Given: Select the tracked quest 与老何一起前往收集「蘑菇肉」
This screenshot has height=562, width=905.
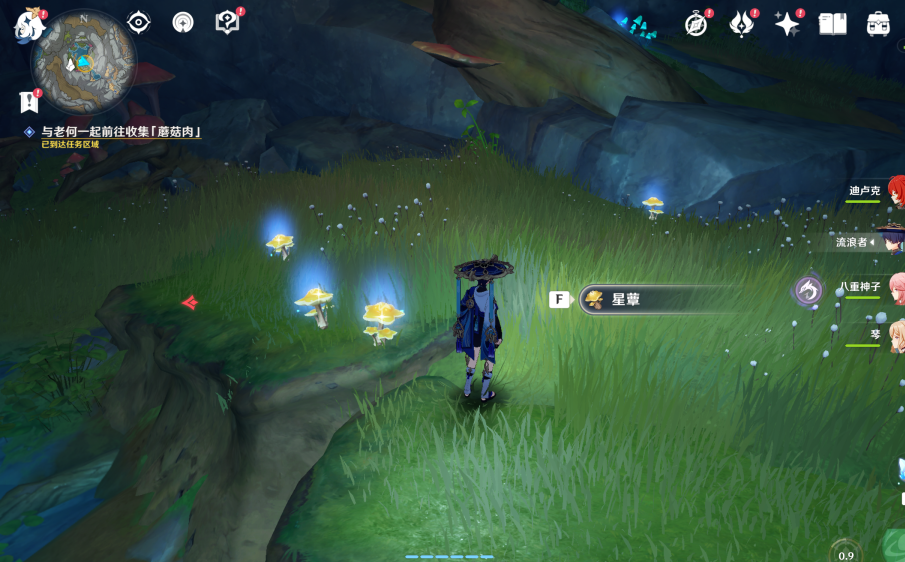Looking at the screenshot, I should [x=120, y=131].
